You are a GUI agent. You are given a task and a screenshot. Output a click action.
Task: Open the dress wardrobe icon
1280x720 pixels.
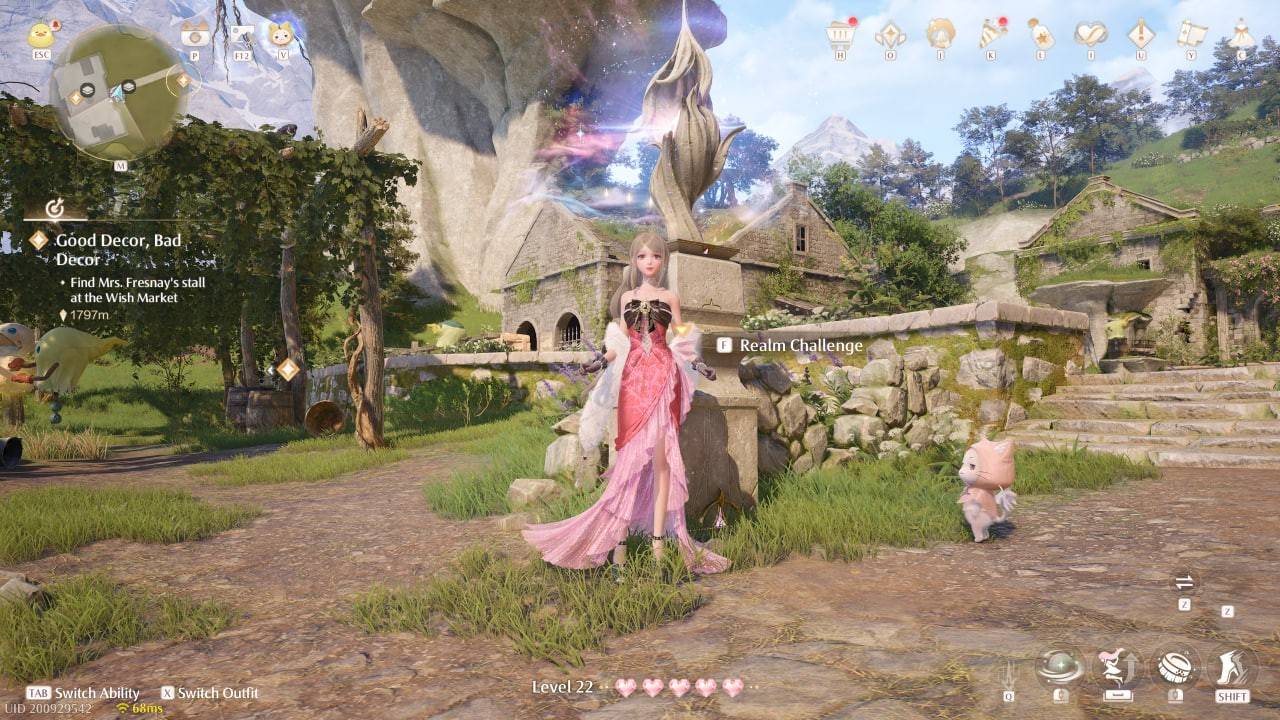[x=1241, y=35]
